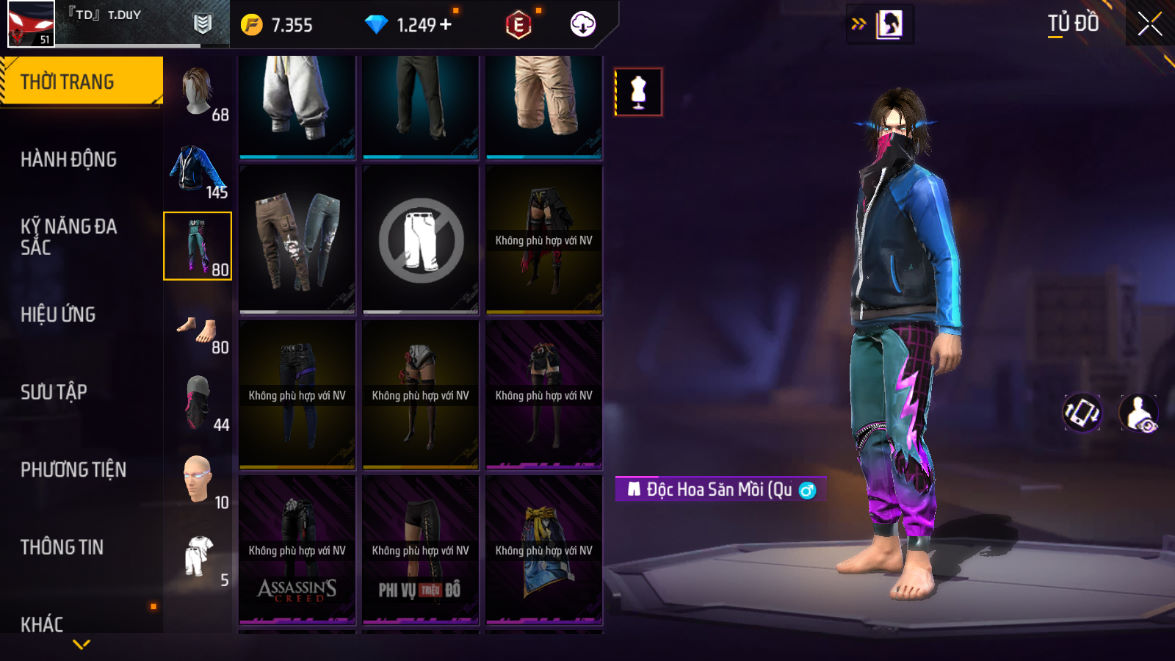Open the Thời Trang category
1175x661 pixels.
point(80,82)
